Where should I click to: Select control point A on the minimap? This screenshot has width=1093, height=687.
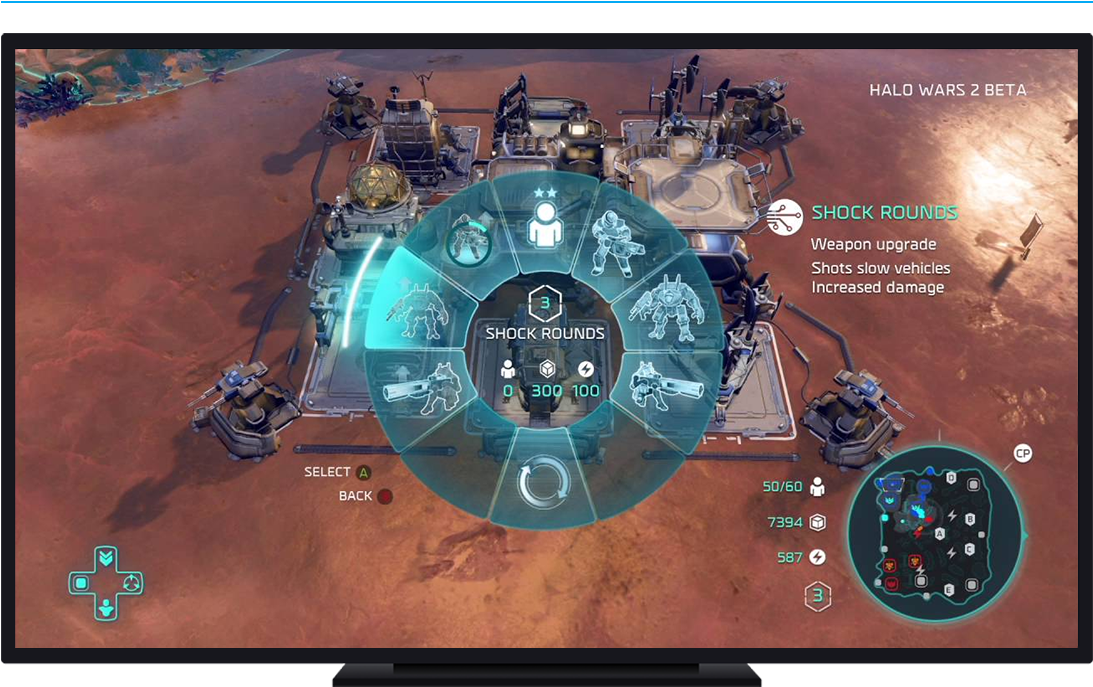[x=939, y=534]
